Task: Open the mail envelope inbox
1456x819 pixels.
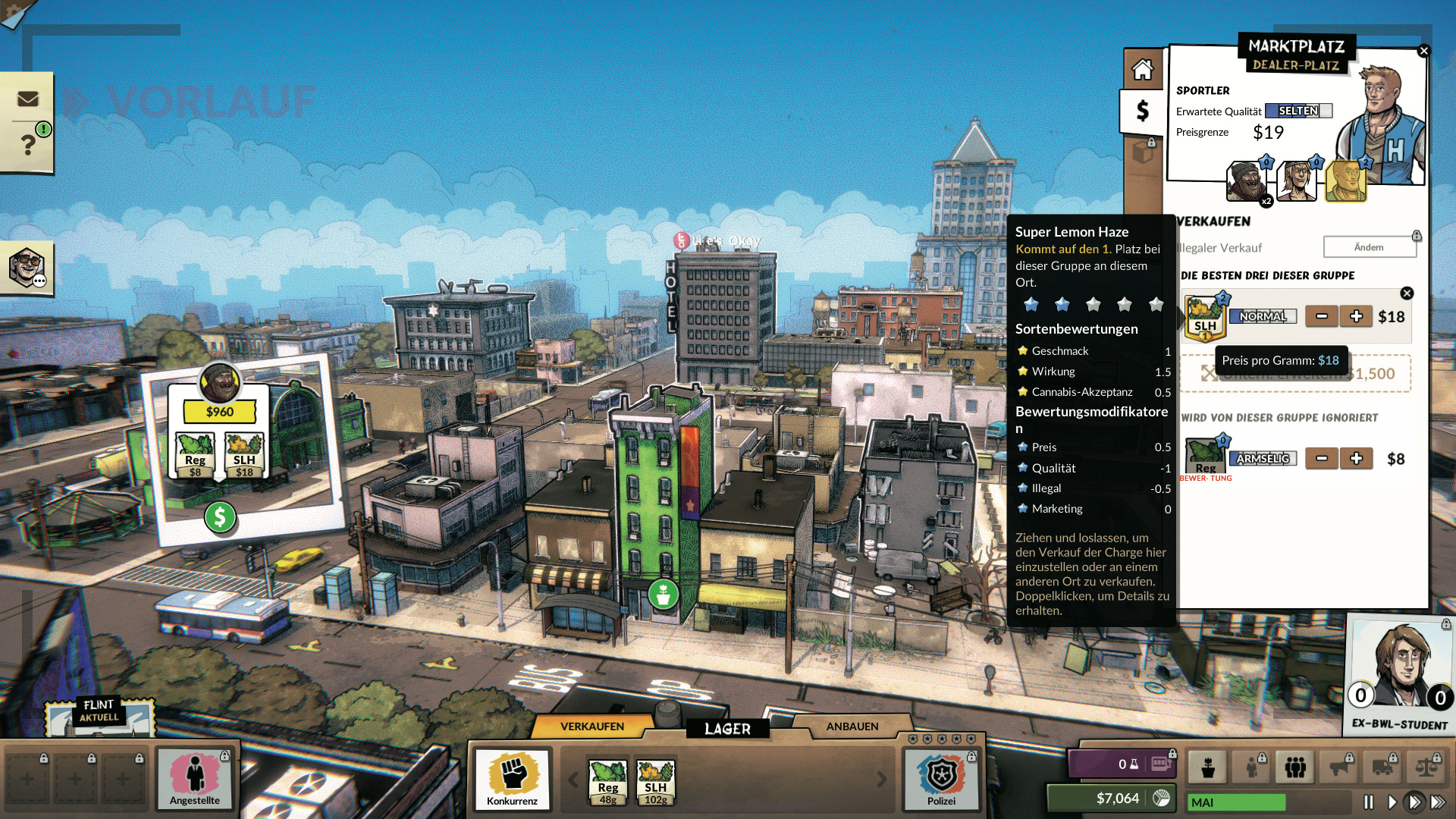Action: click(28, 99)
